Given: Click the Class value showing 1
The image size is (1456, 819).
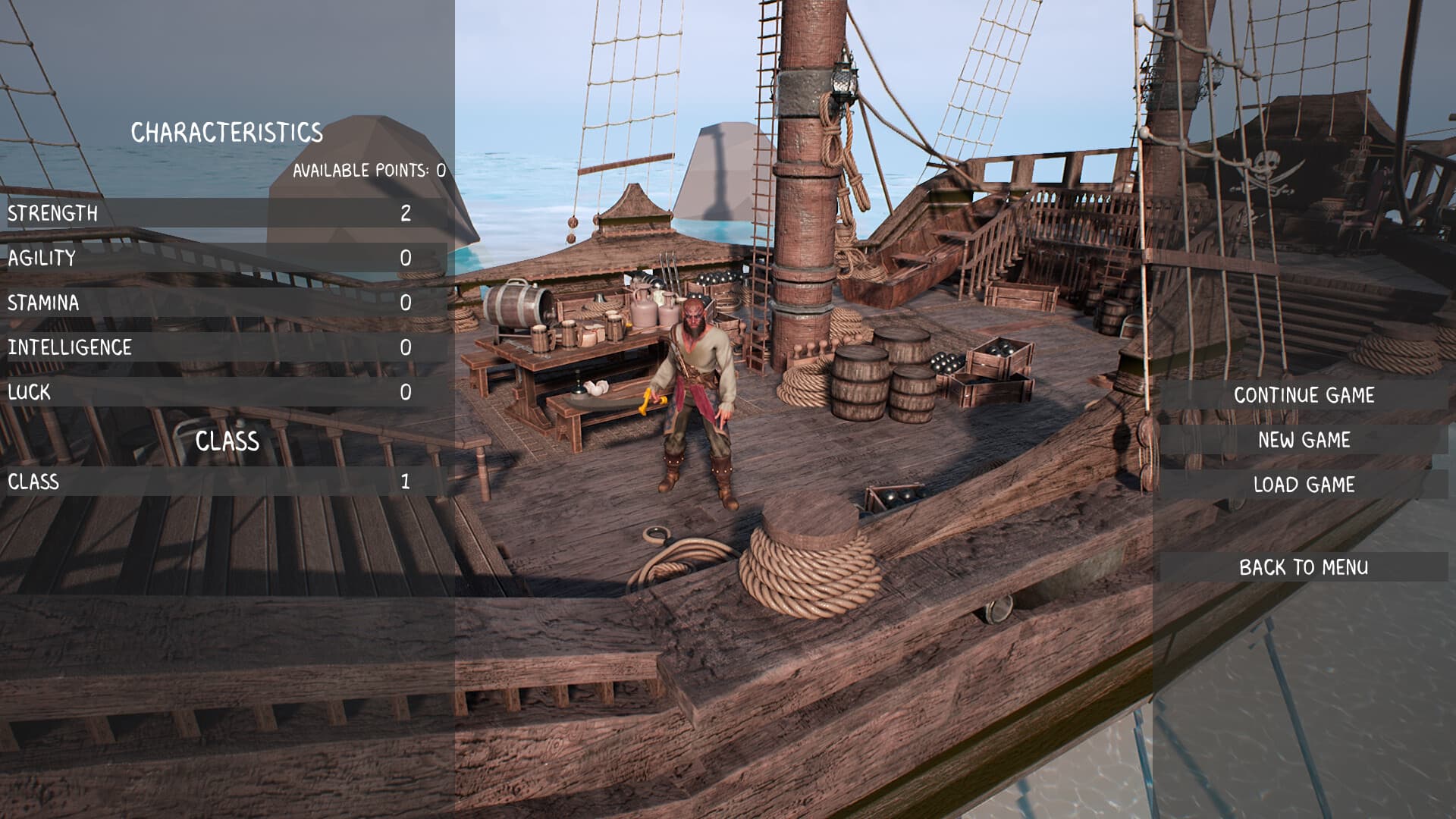Looking at the screenshot, I should (x=406, y=481).
